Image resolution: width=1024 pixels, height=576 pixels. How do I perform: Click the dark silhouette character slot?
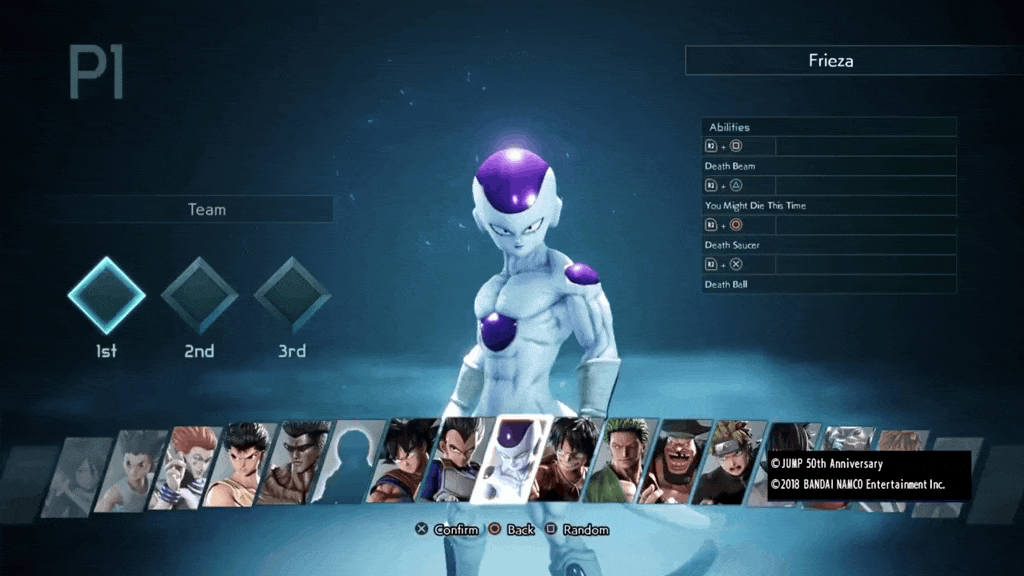(x=346, y=462)
